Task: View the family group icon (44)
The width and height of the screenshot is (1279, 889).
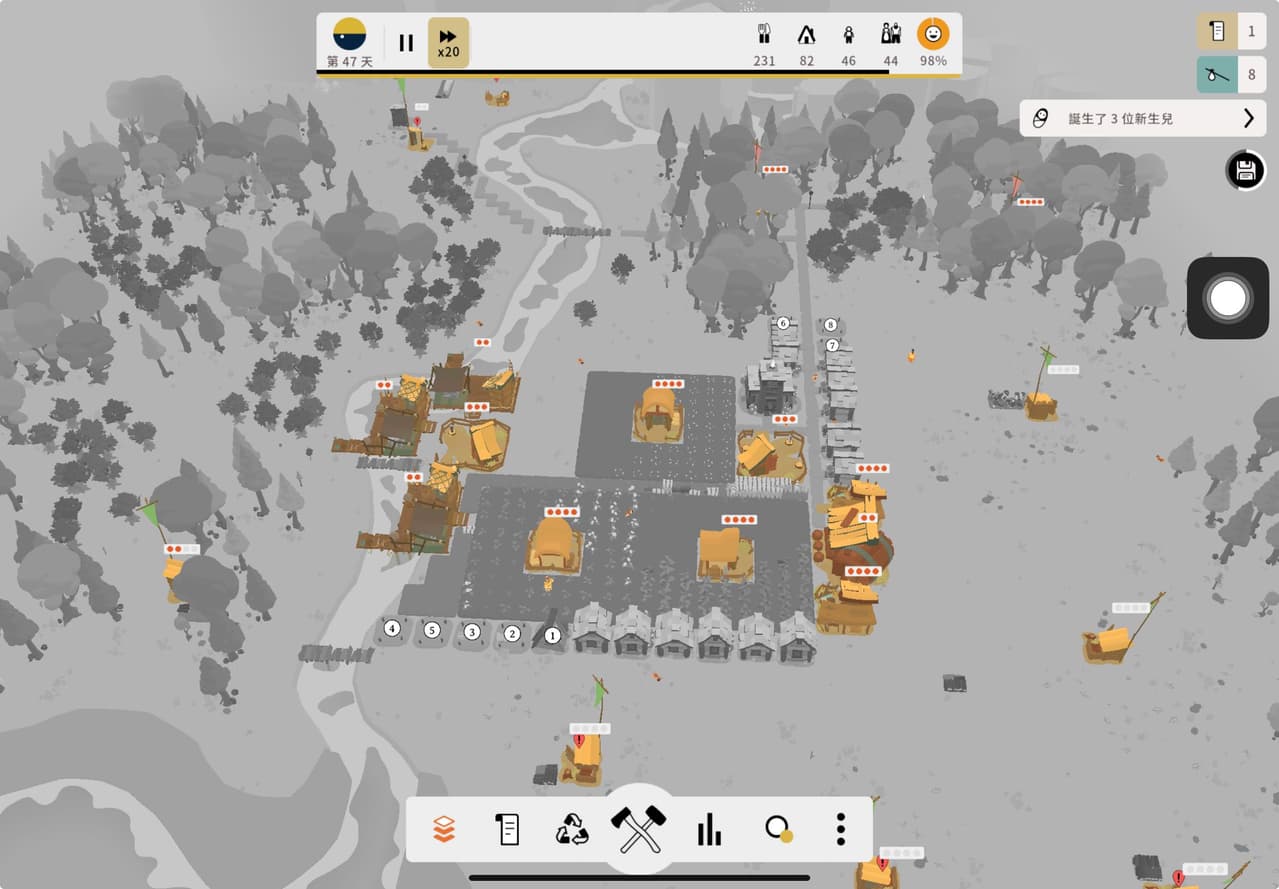Action: tap(890, 42)
